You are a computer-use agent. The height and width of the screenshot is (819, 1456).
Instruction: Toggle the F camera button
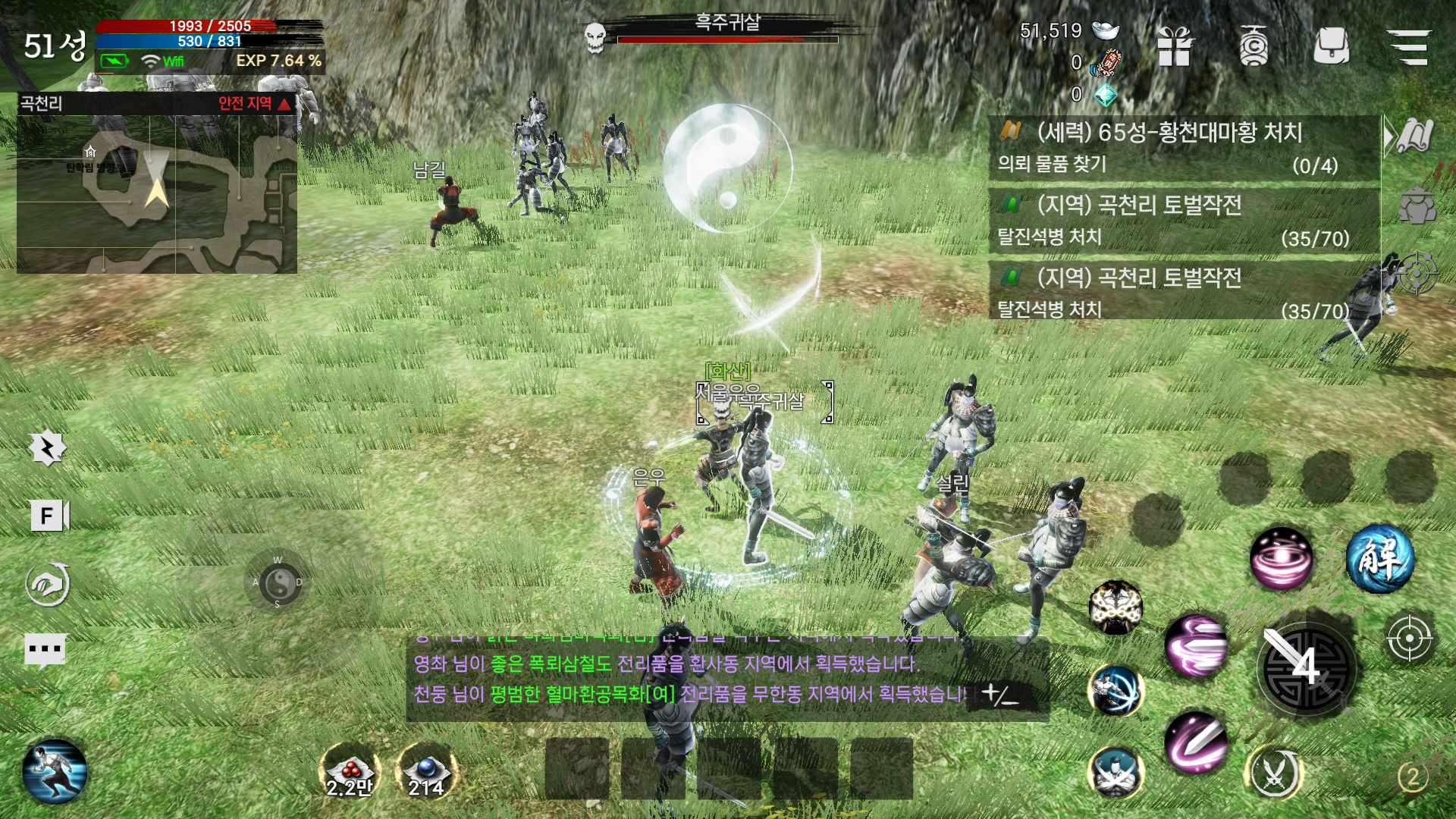tap(49, 516)
